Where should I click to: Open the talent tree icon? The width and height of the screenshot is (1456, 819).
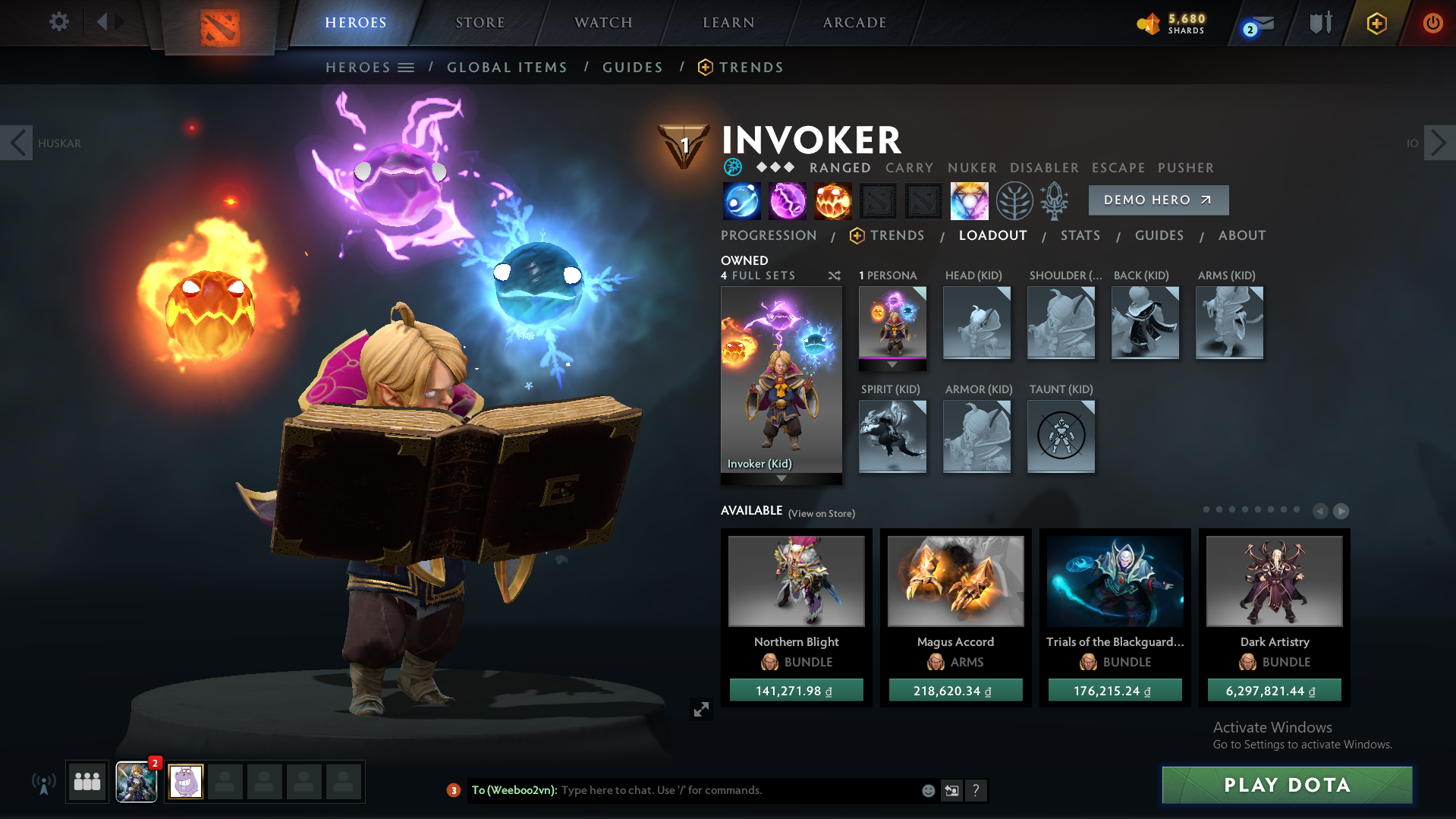coord(1014,200)
